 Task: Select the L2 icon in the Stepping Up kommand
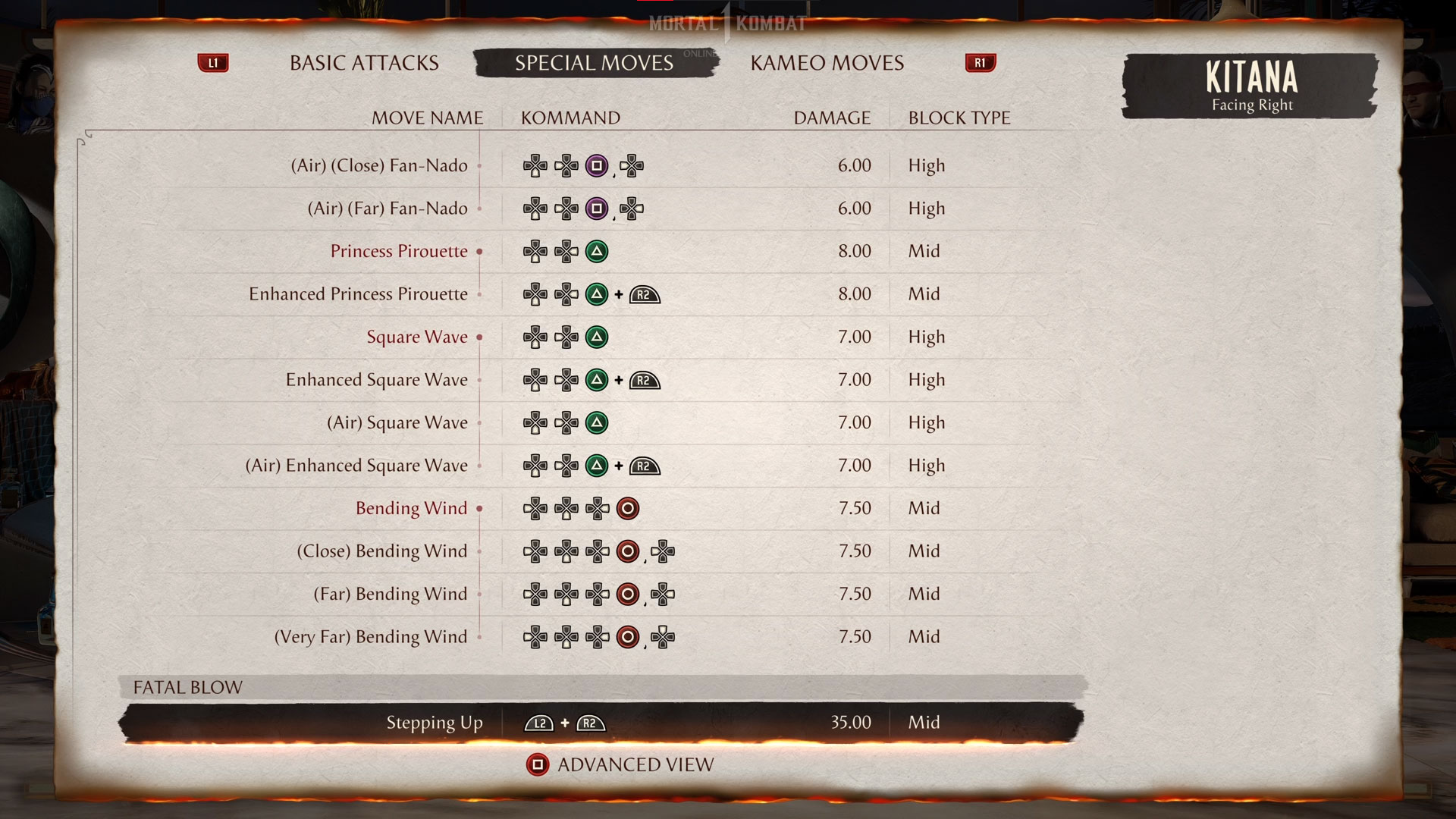click(x=538, y=723)
